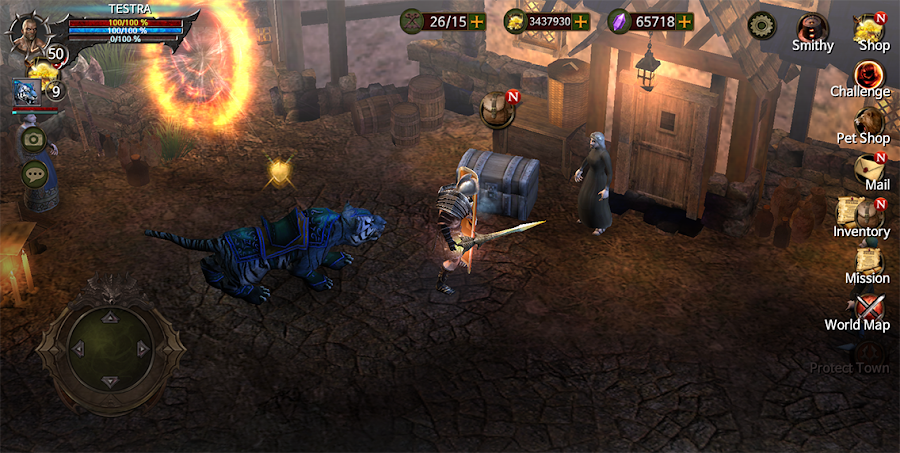The width and height of the screenshot is (900, 453).
Task: Select the blue tiger pet portrait
Action: coord(25,92)
